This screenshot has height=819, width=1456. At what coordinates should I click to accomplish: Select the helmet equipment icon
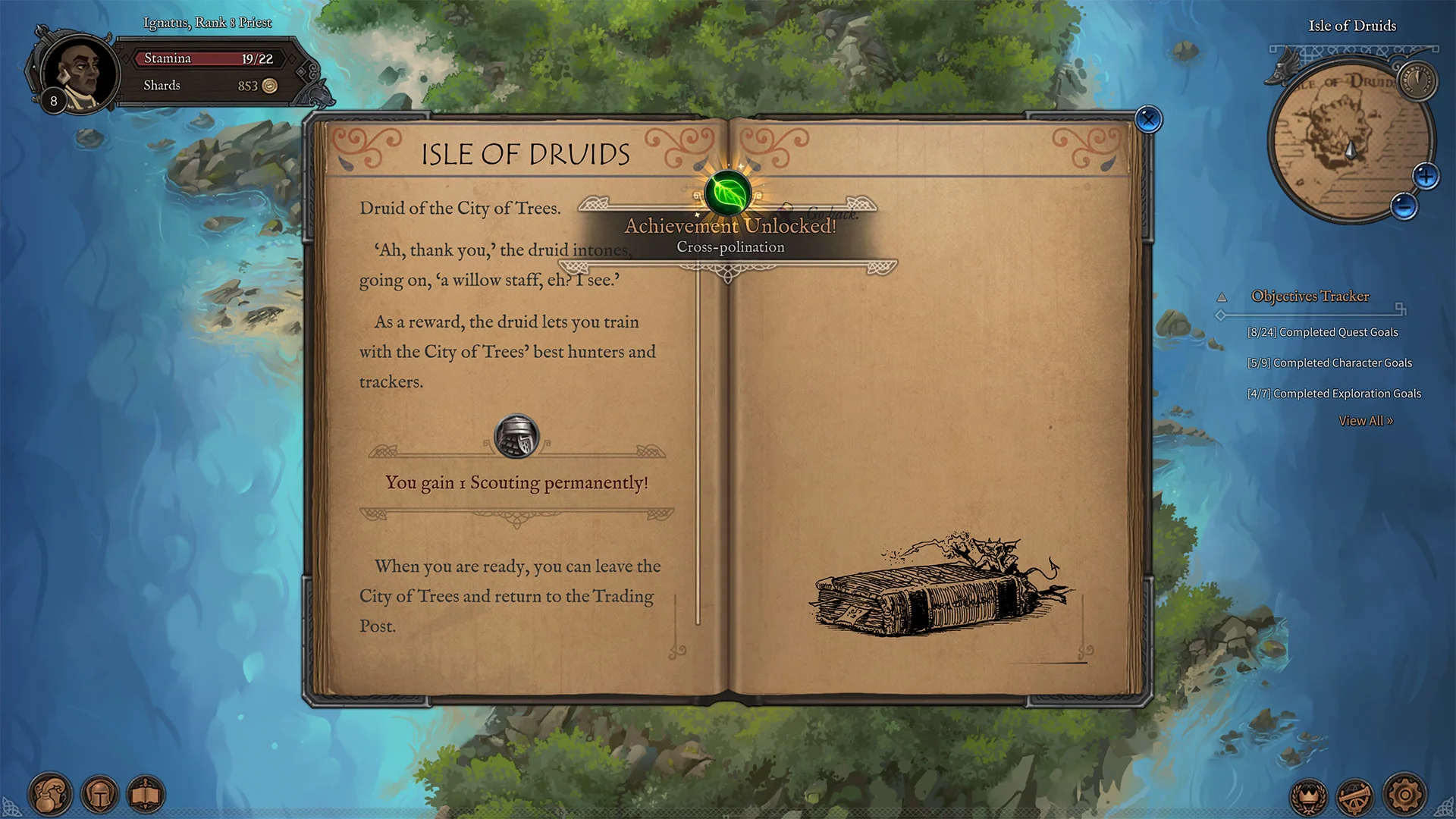pyautogui.click(x=100, y=795)
